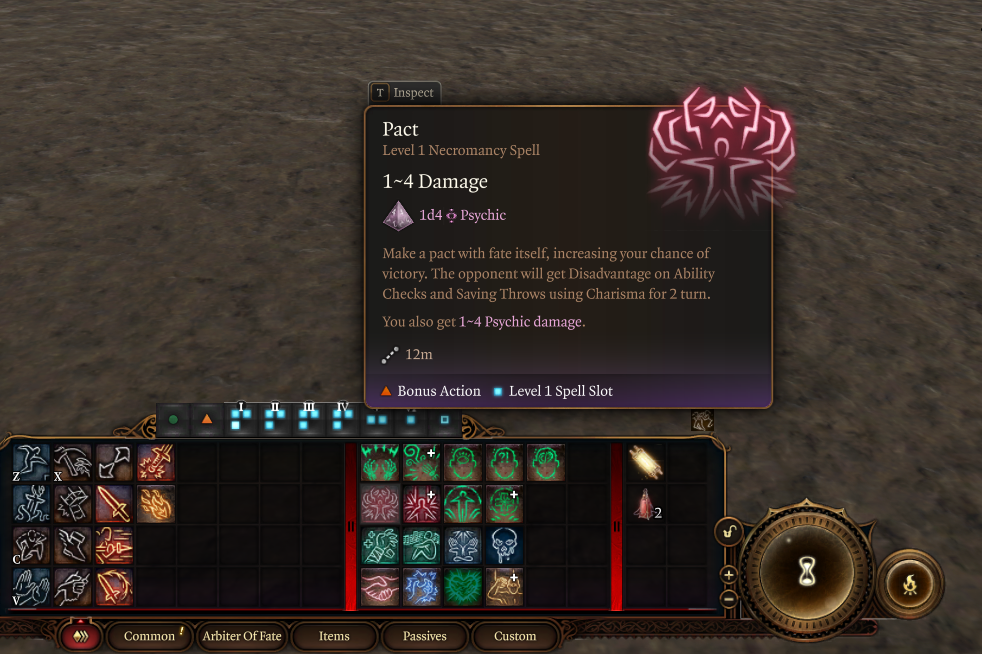Add a hotbar row with the plus button

[728, 575]
